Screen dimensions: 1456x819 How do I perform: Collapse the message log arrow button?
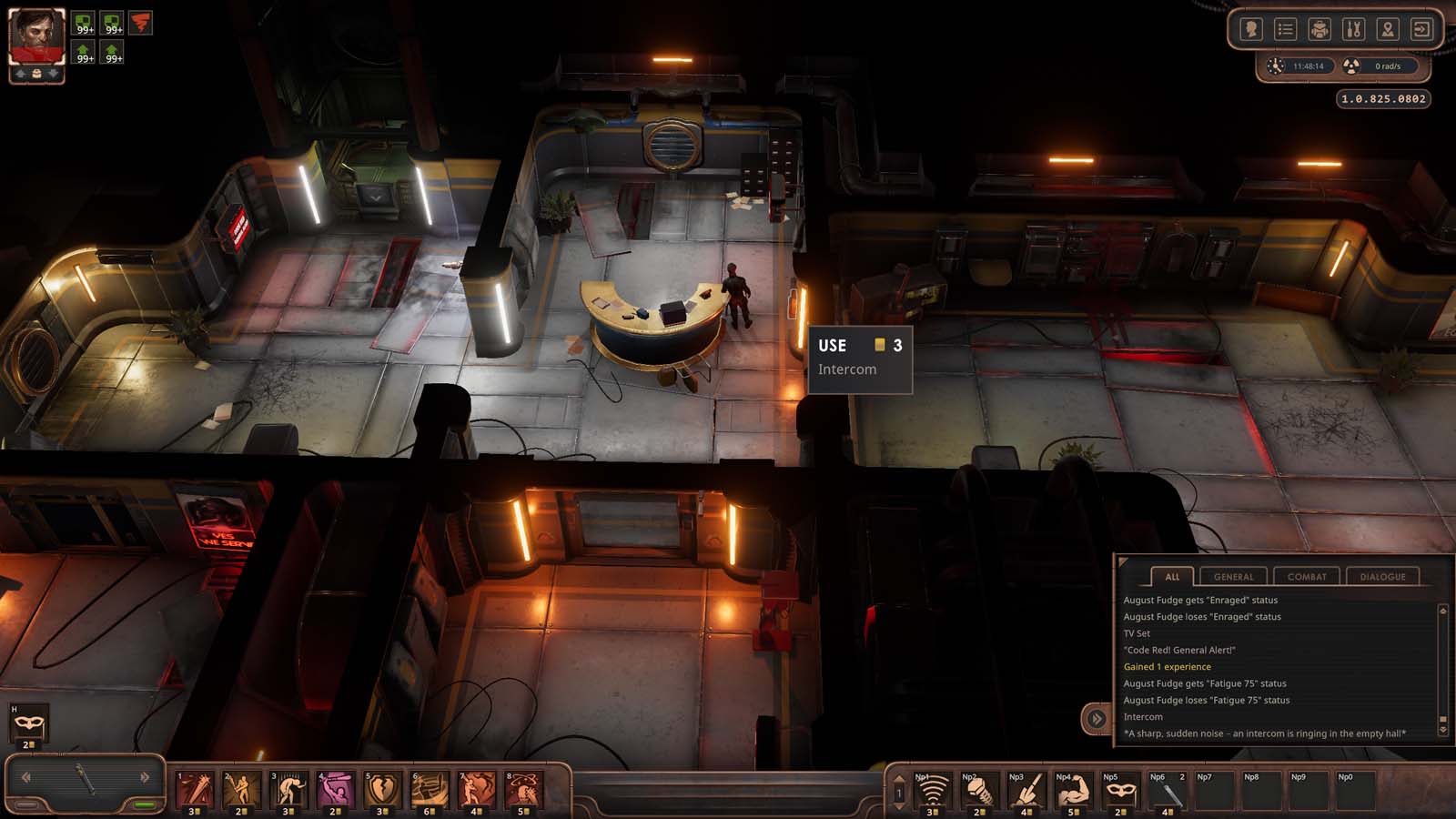click(x=1097, y=719)
